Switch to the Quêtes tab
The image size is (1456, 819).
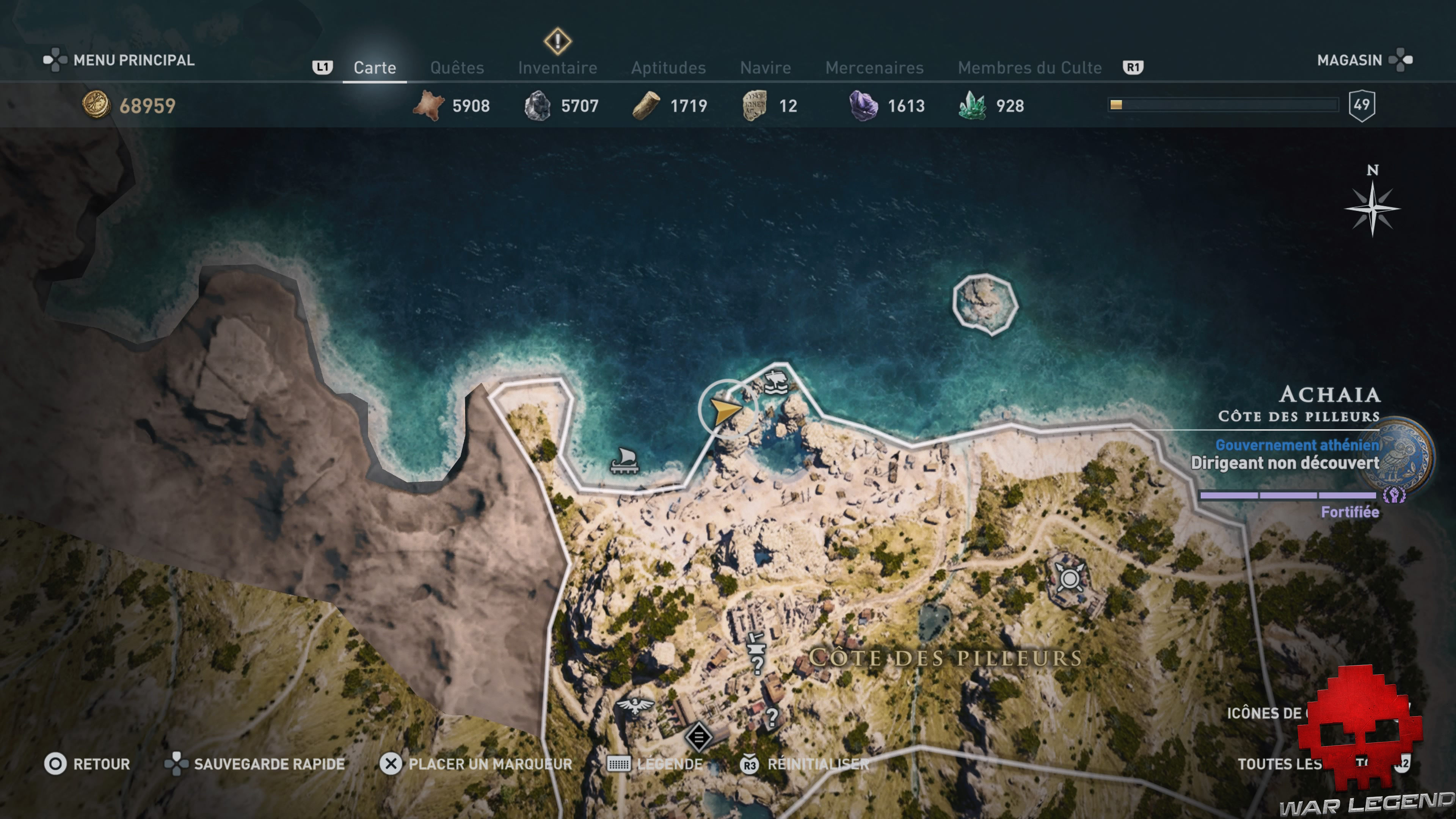(x=458, y=67)
